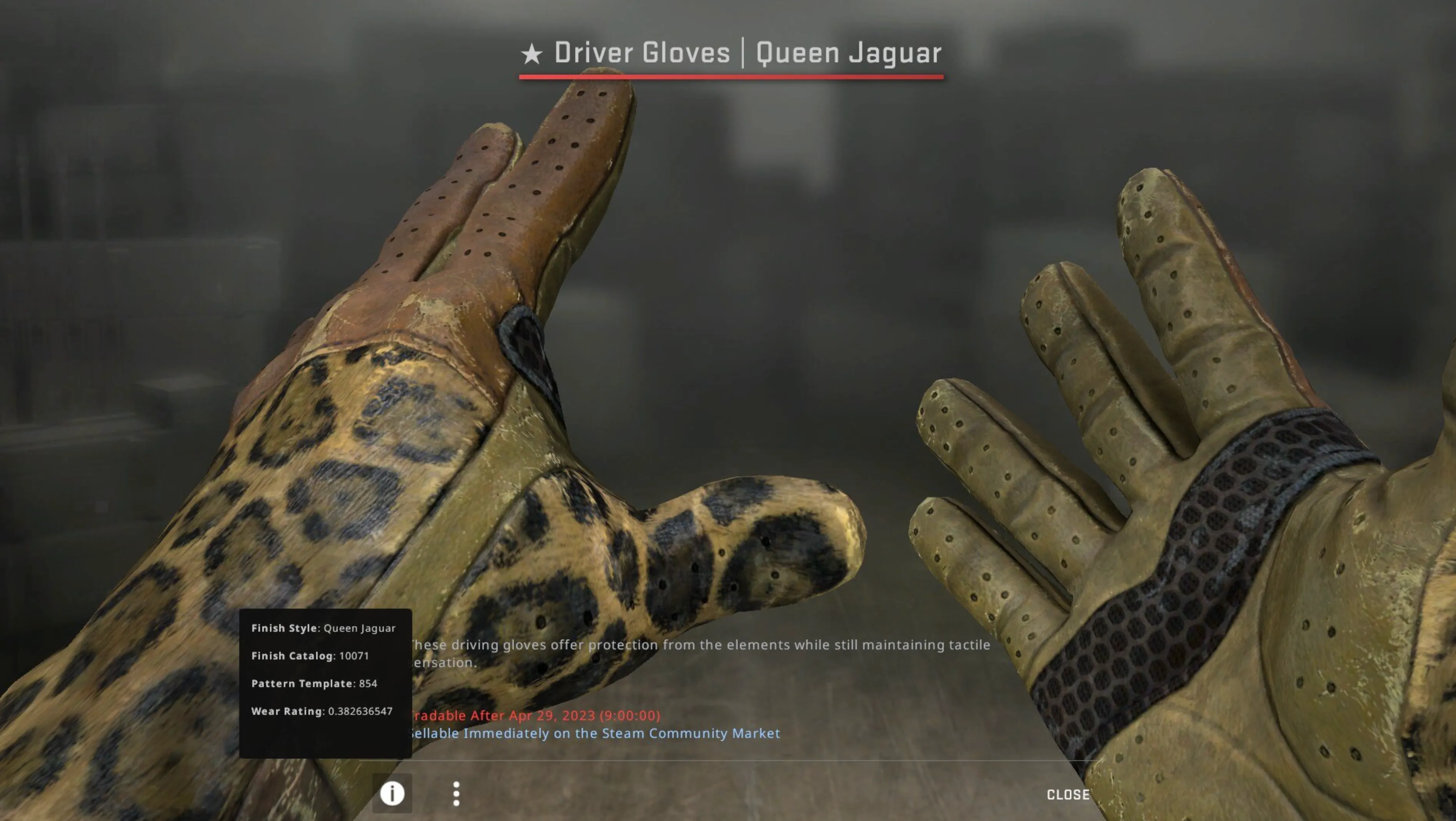The width and height of the screenshot is (1456, 821).
Task: Select the circled info symbol at screen bottom
Action: click(x=393, y=794)
